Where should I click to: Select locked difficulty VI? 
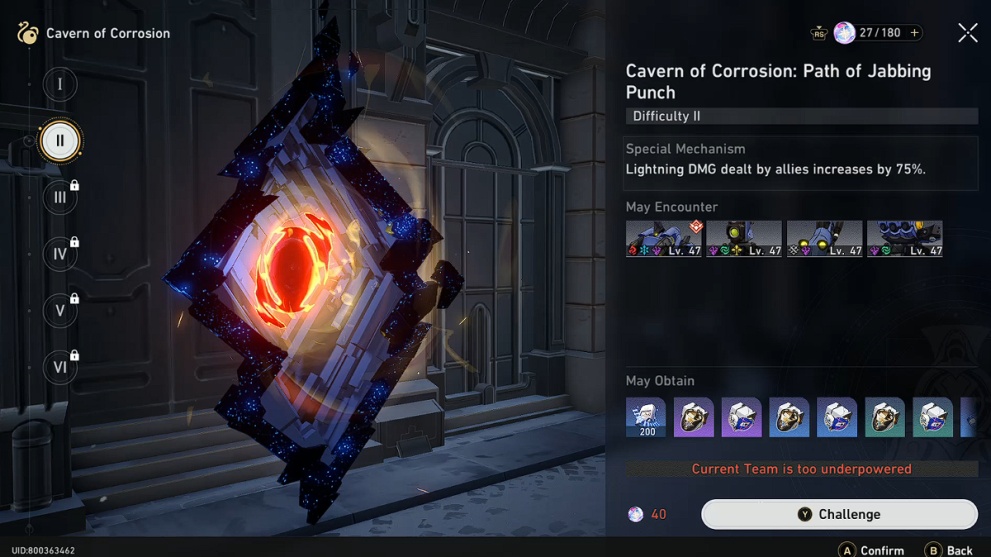59,367
